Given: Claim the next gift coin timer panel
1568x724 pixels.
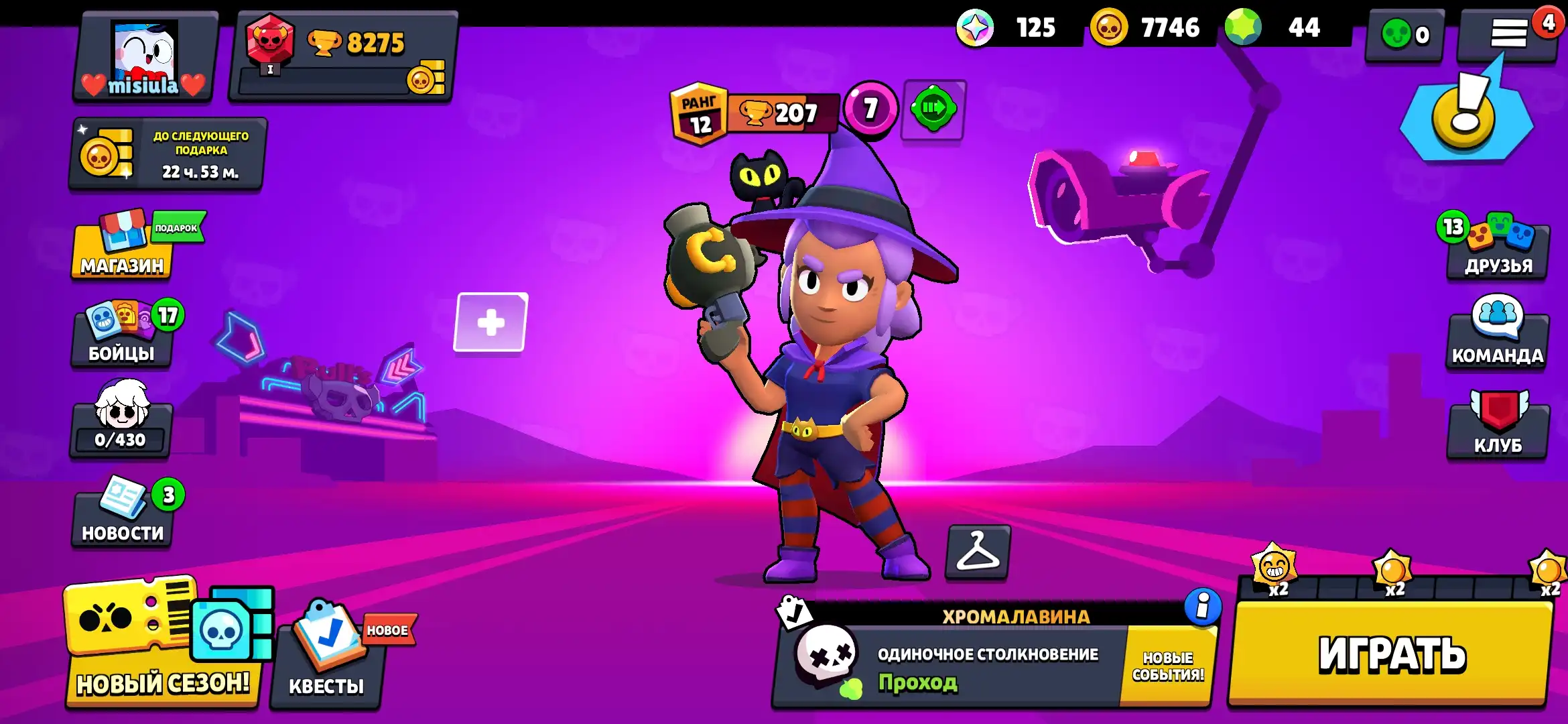Looking at the screenshot, I should 168,154.
